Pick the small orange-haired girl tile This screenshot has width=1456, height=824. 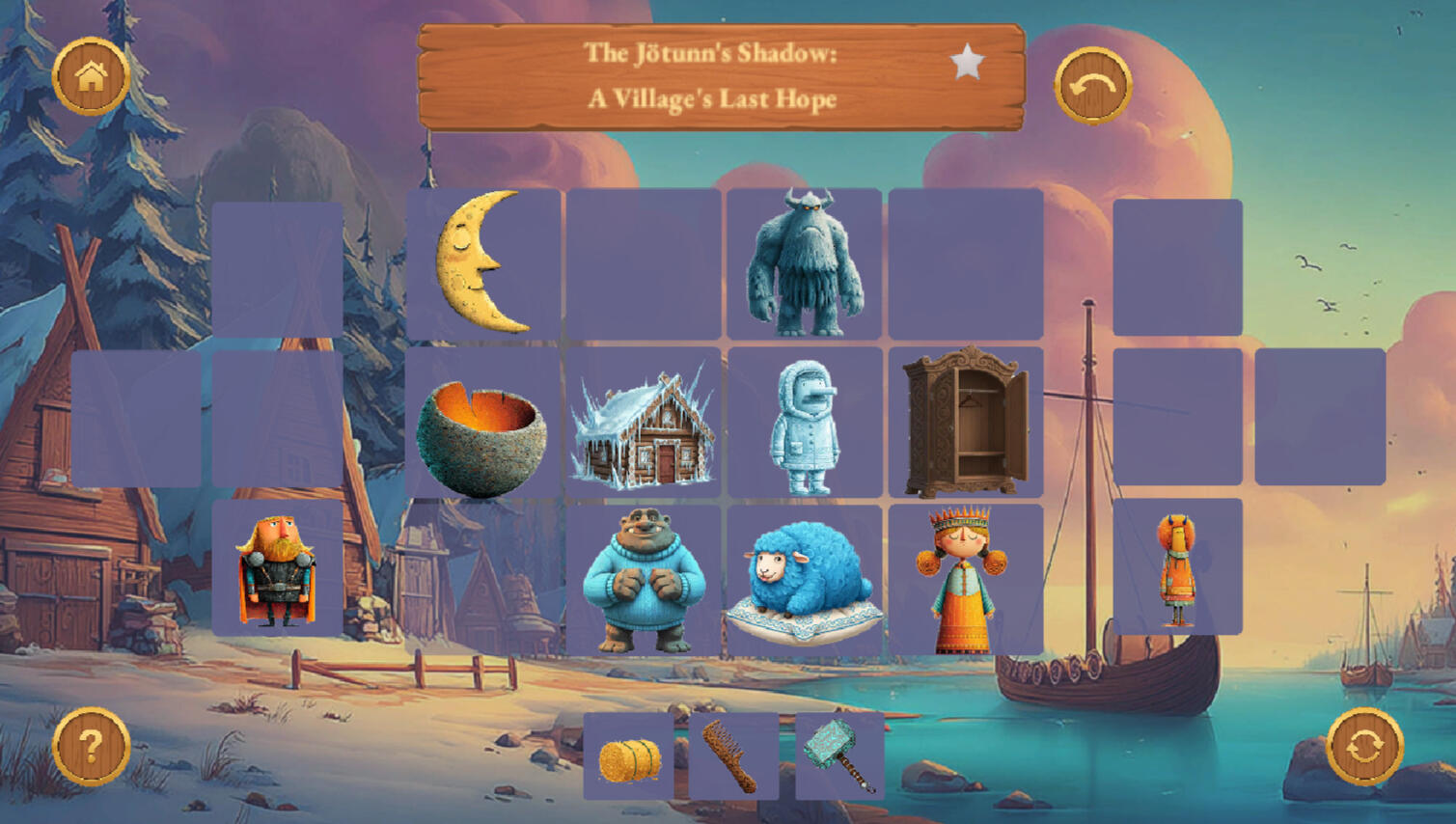coord(1177,569)
